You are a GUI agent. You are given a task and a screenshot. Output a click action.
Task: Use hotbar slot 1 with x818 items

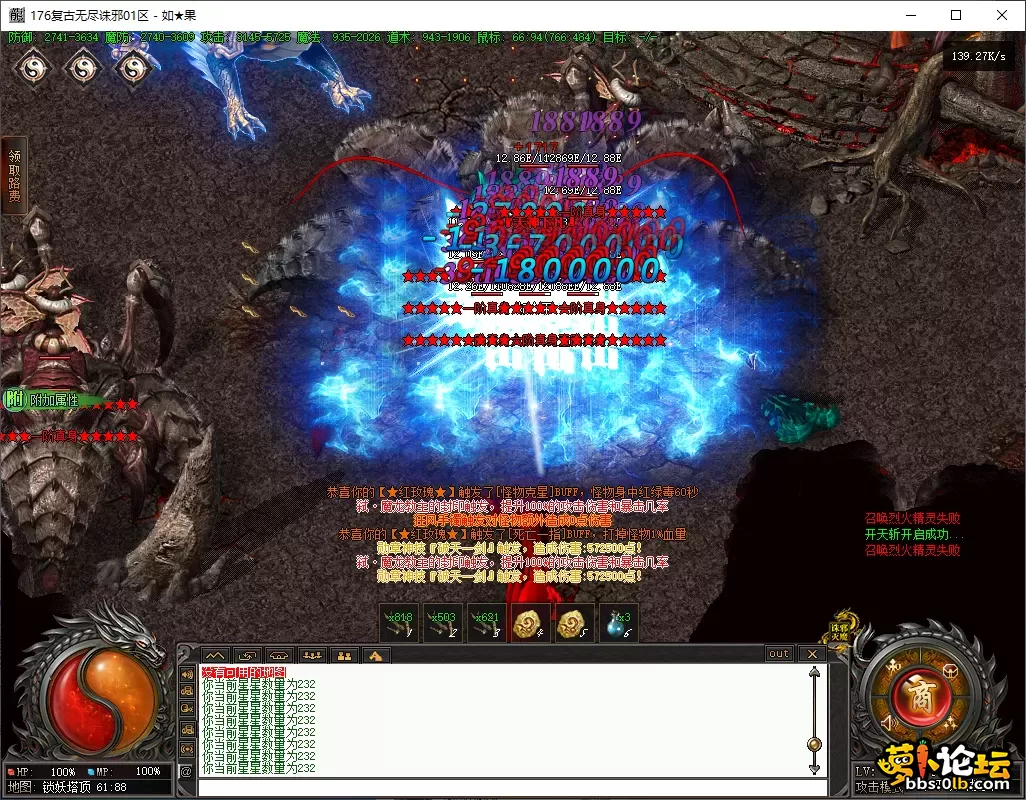click(399, 624)
